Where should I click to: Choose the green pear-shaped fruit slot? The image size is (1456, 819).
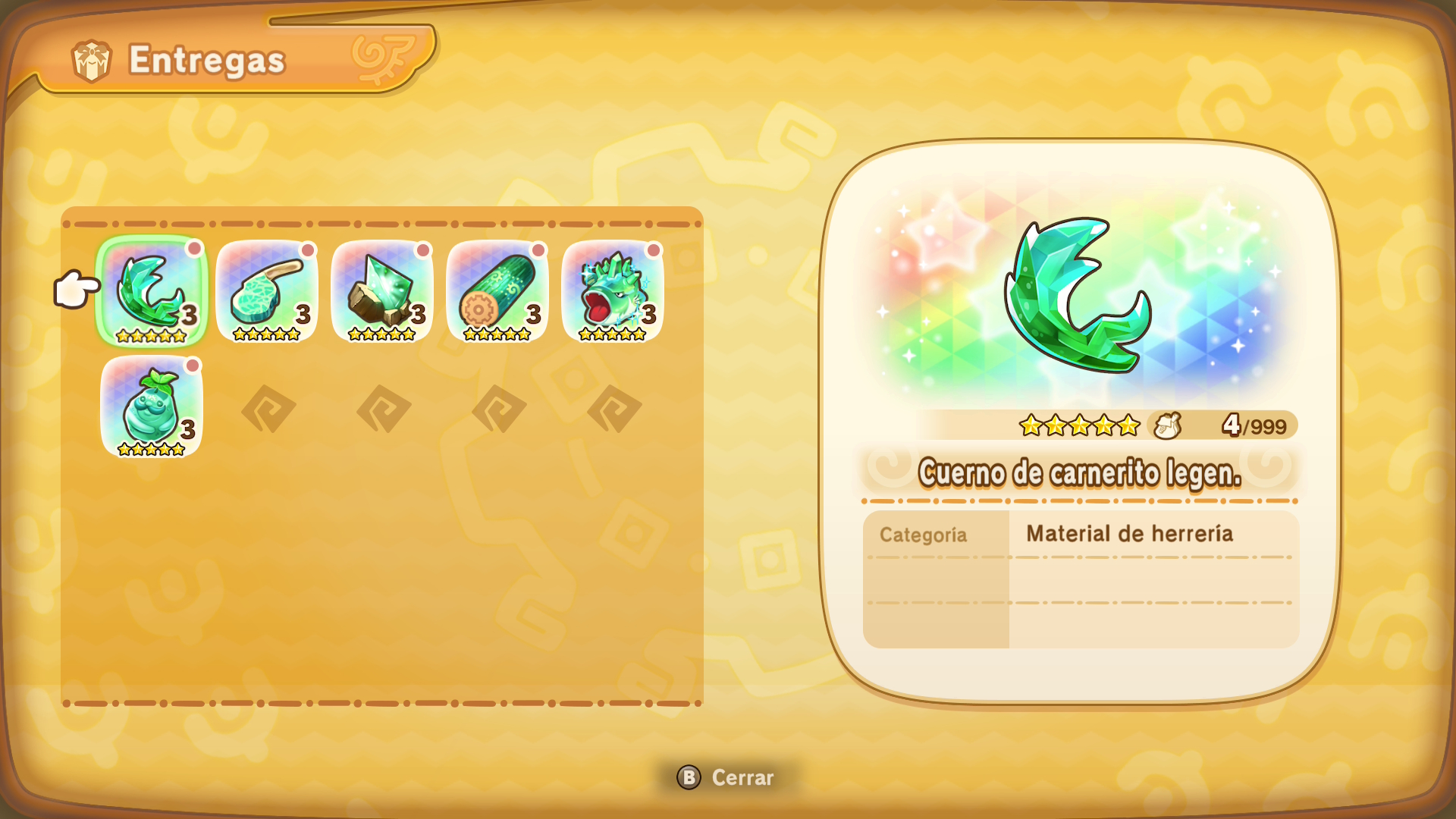(152, 407)
